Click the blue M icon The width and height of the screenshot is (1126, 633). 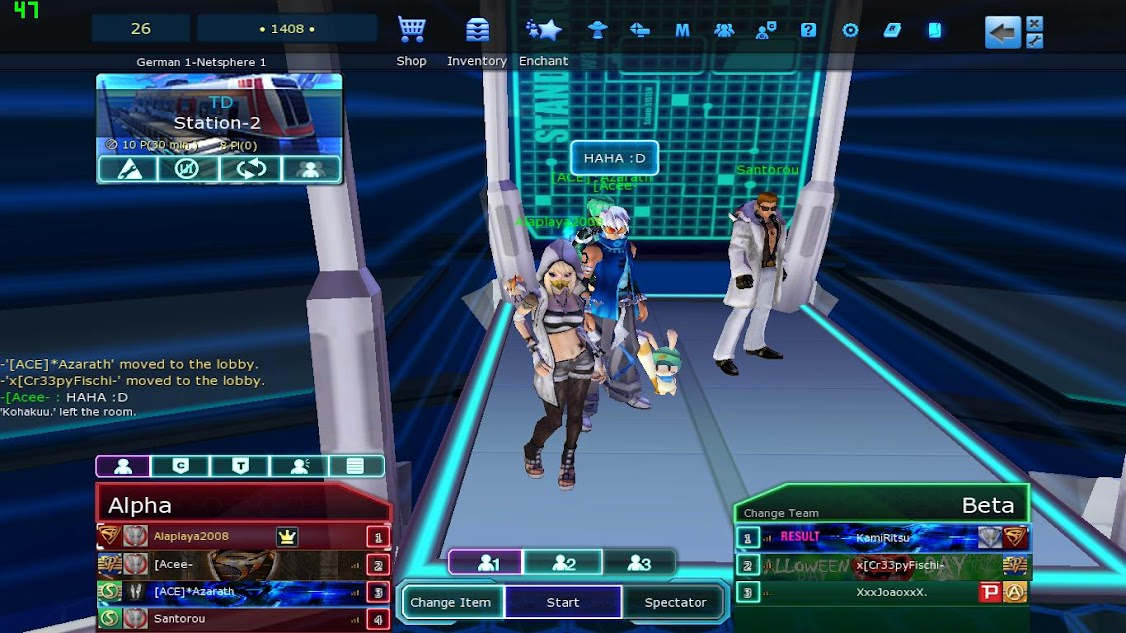682,30
